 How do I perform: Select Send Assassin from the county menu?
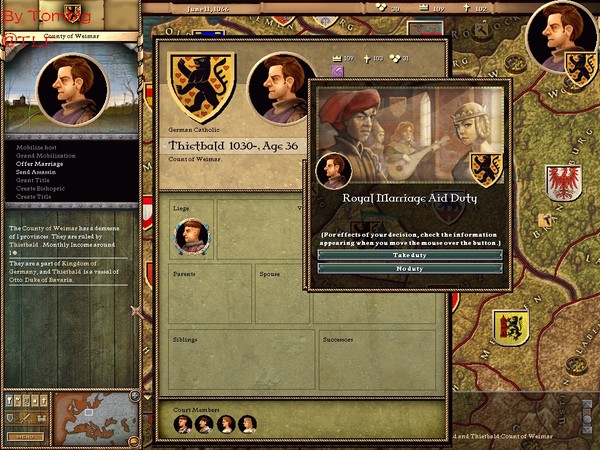pyautogui.click(x=36, y=172)
